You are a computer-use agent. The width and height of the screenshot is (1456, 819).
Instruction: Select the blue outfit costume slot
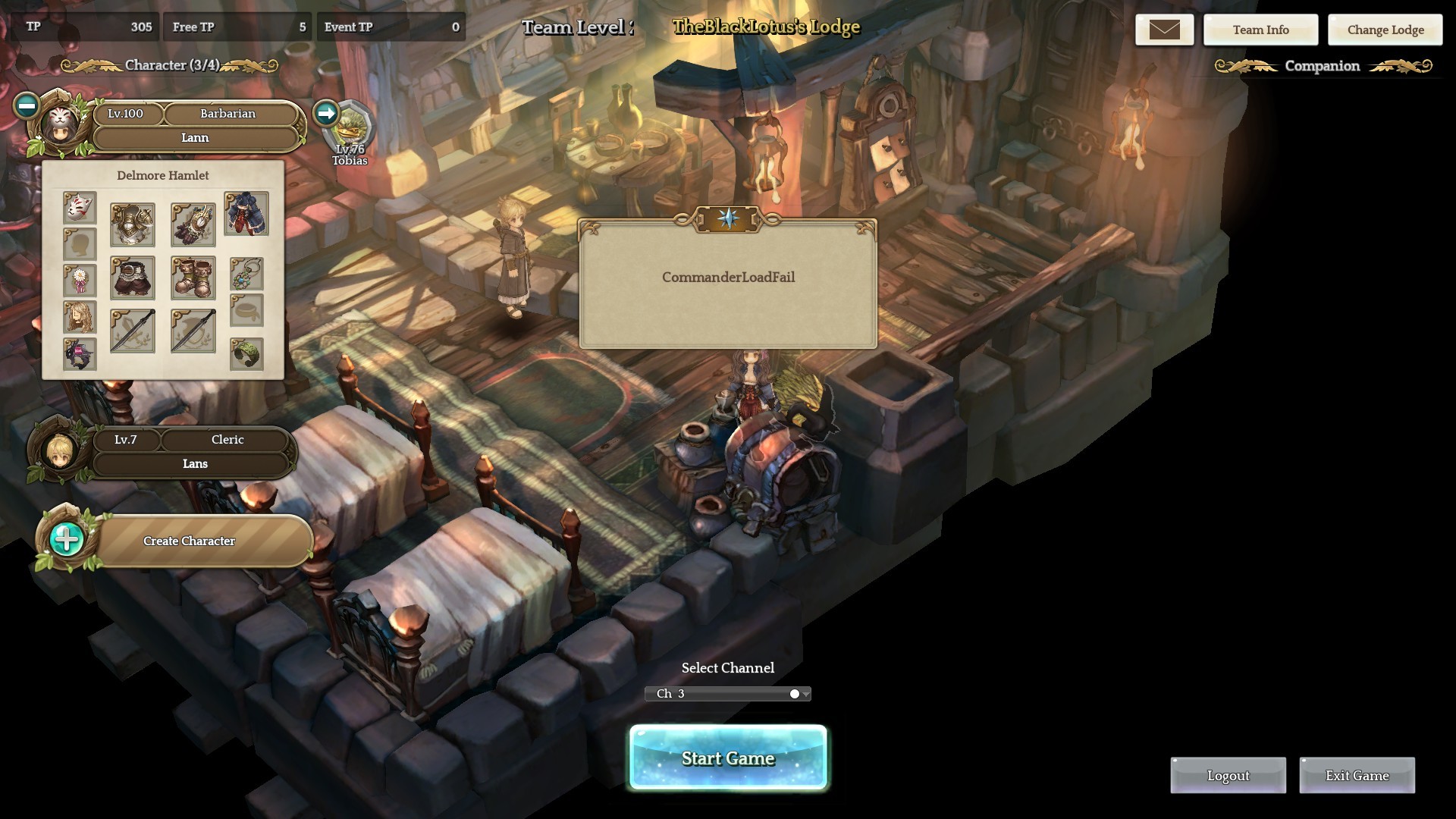pos(246,214)
